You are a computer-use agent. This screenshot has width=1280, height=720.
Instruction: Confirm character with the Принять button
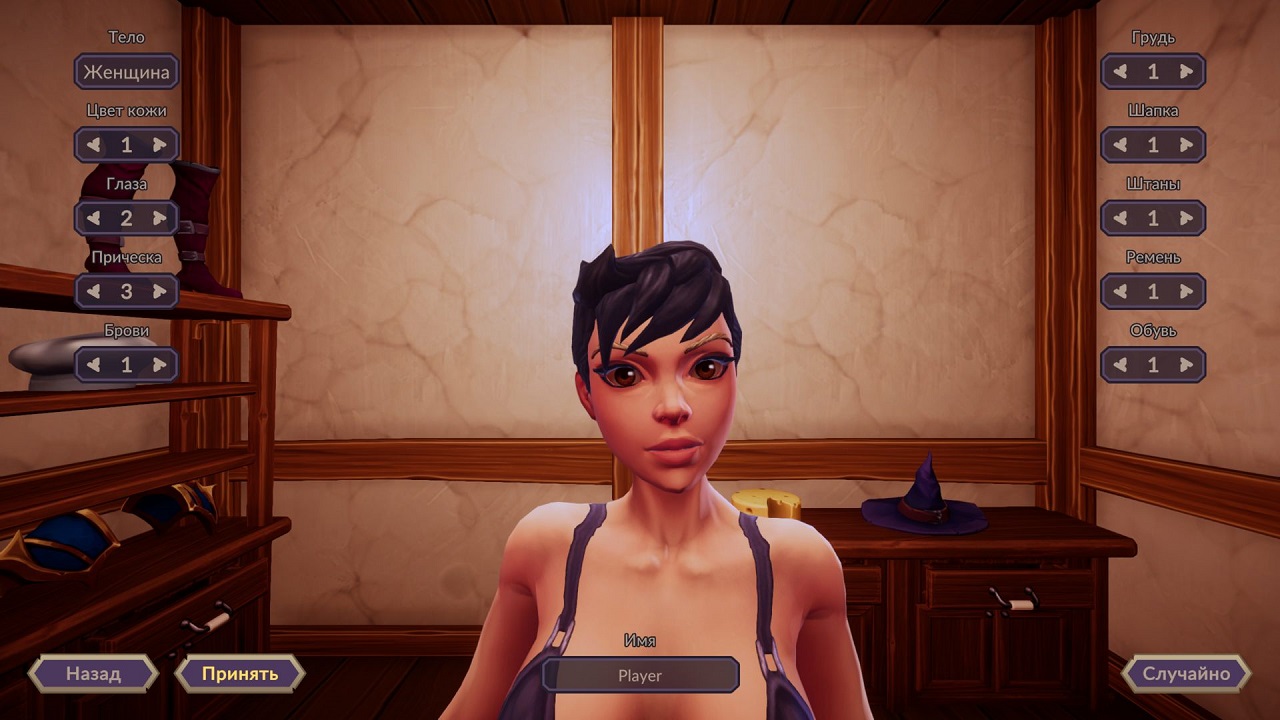240,673
